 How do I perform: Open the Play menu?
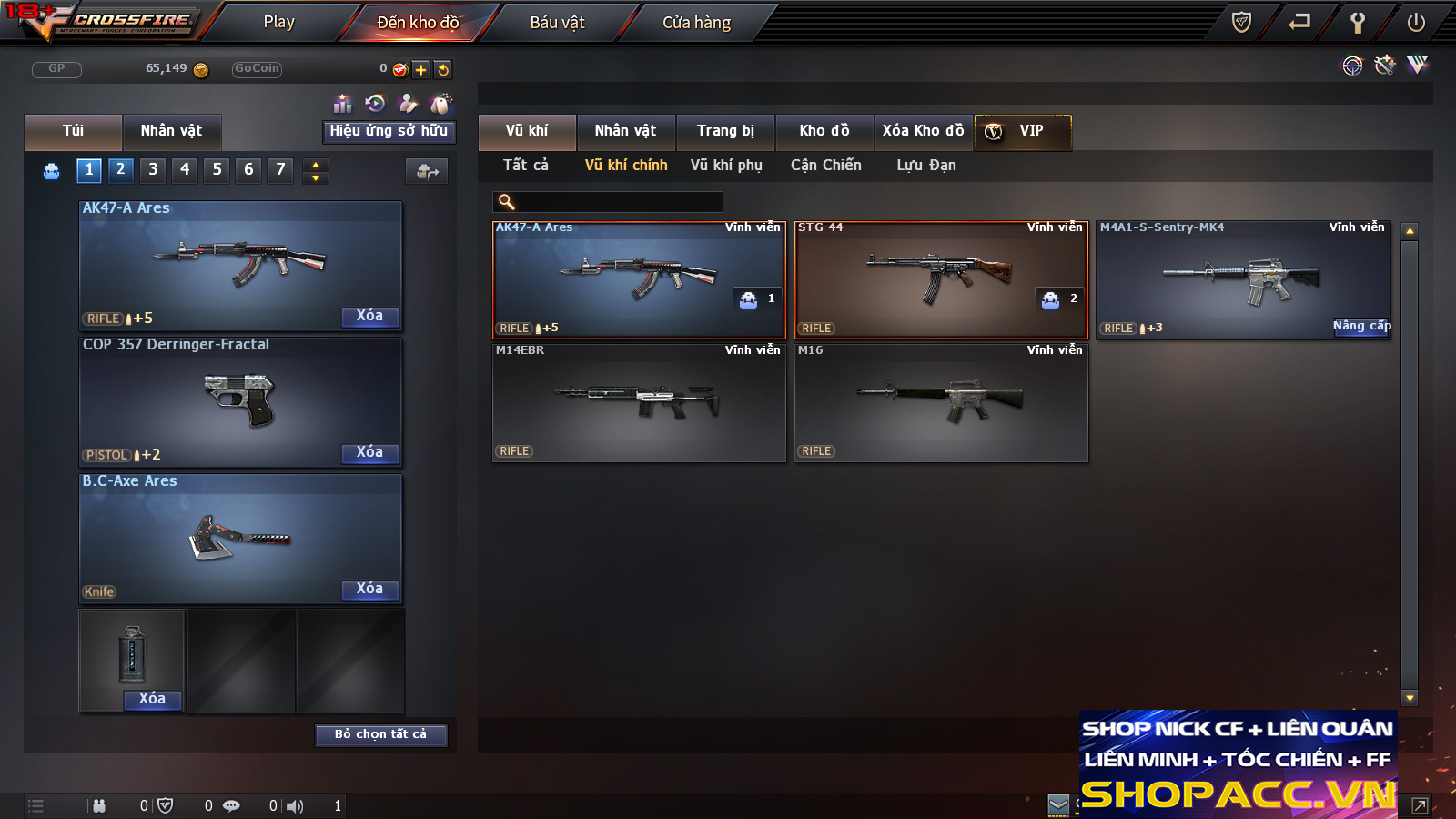point(278,22)
